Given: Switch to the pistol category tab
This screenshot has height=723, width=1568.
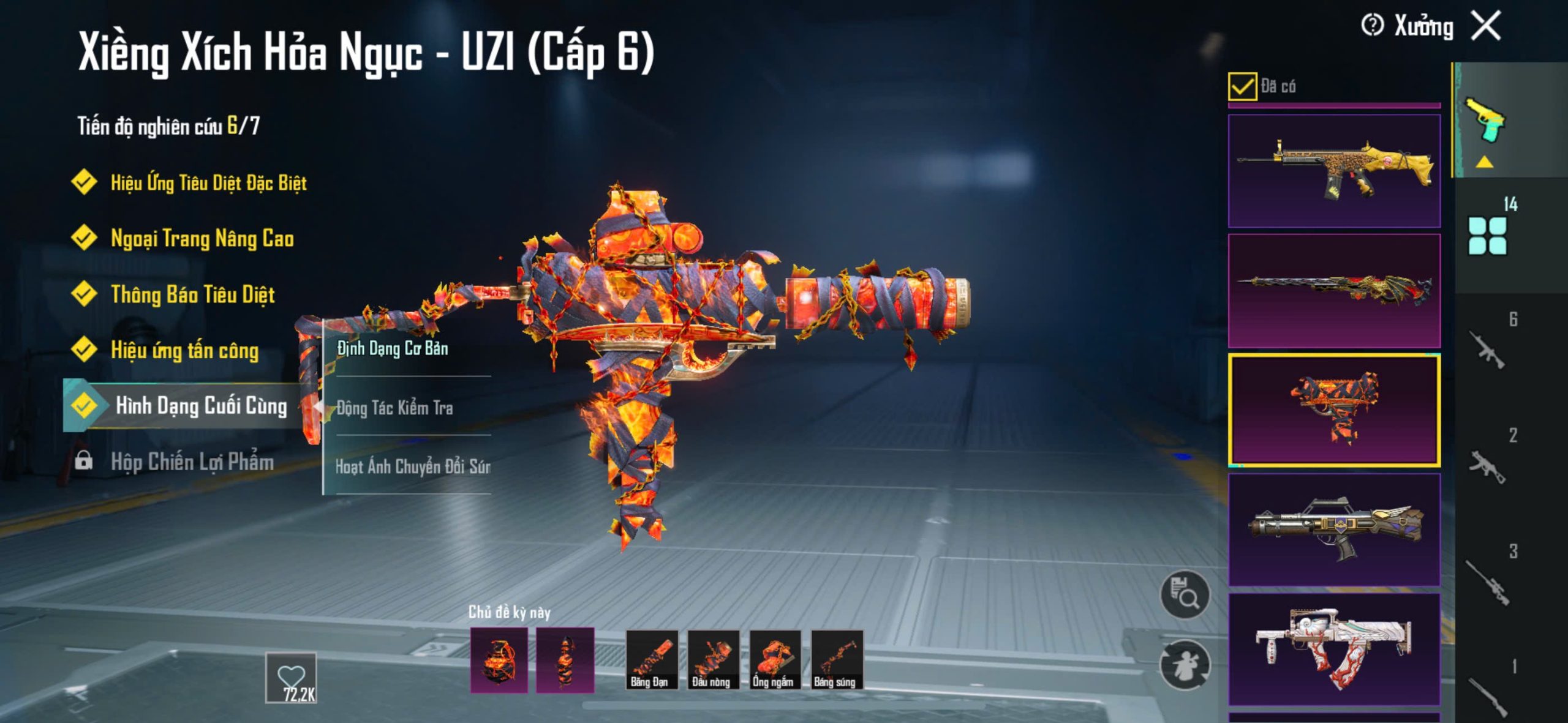Looking at the screenshot, I should (x=1484, y=121).
